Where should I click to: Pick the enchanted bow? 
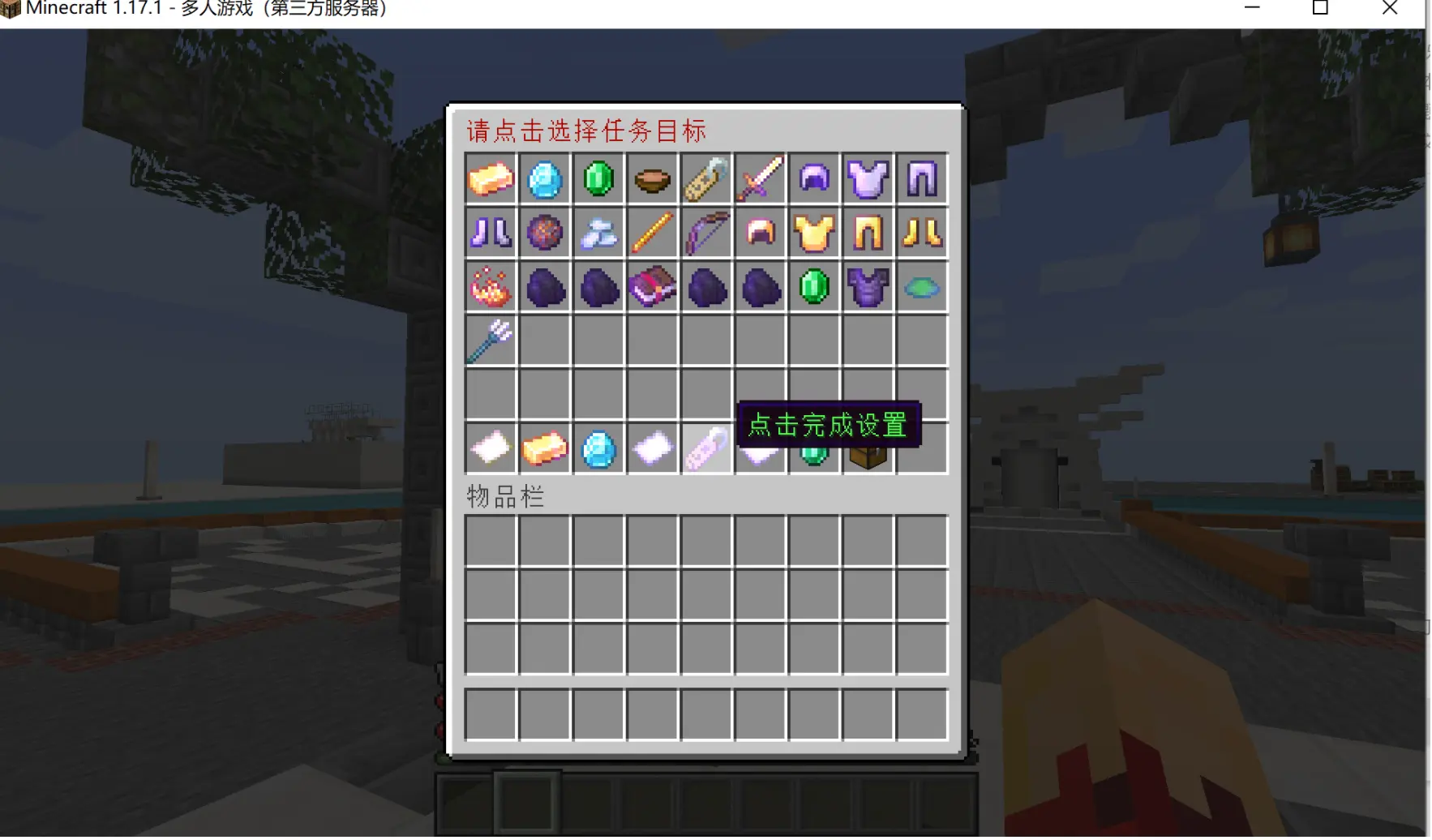tap(706, 234)
